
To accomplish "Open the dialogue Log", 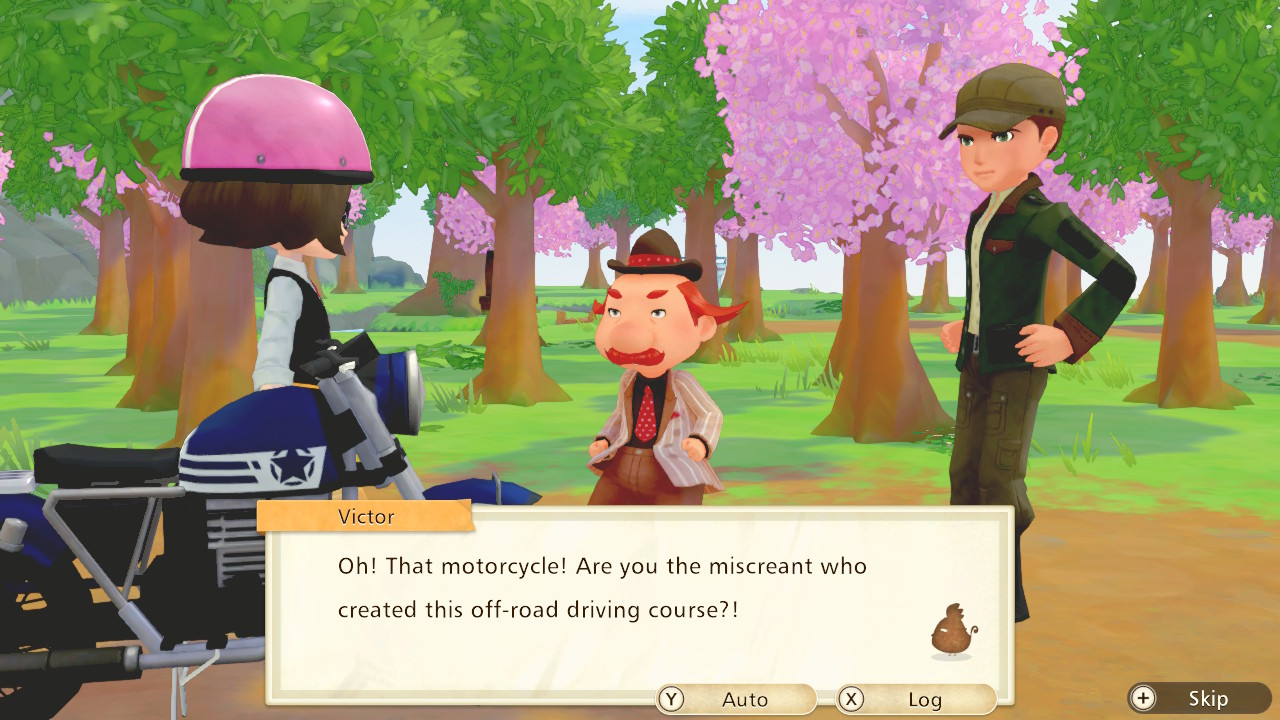I will [x=916, y=699].
